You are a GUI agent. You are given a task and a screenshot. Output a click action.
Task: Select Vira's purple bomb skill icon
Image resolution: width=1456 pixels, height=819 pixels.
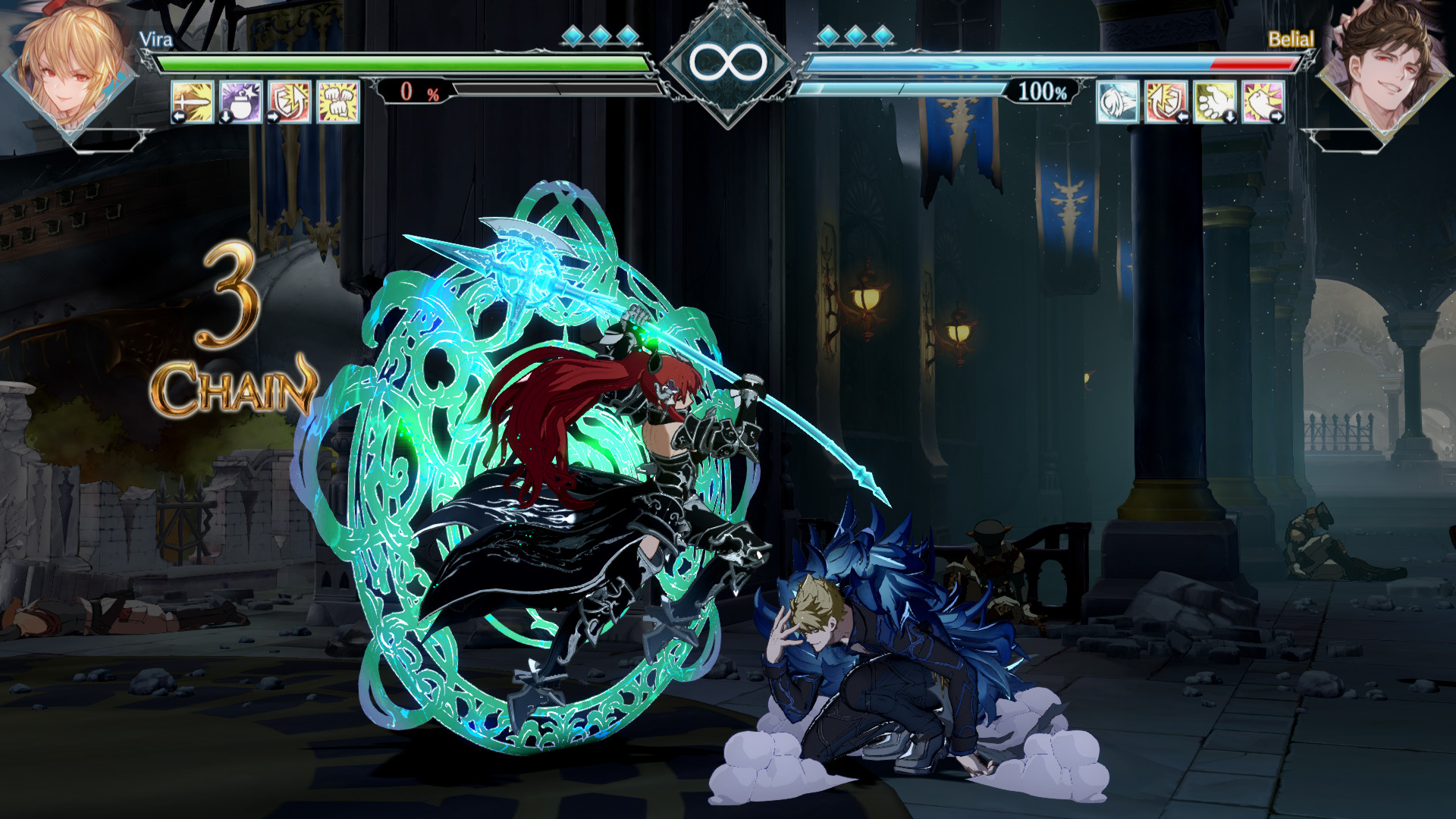coord(239,101)
